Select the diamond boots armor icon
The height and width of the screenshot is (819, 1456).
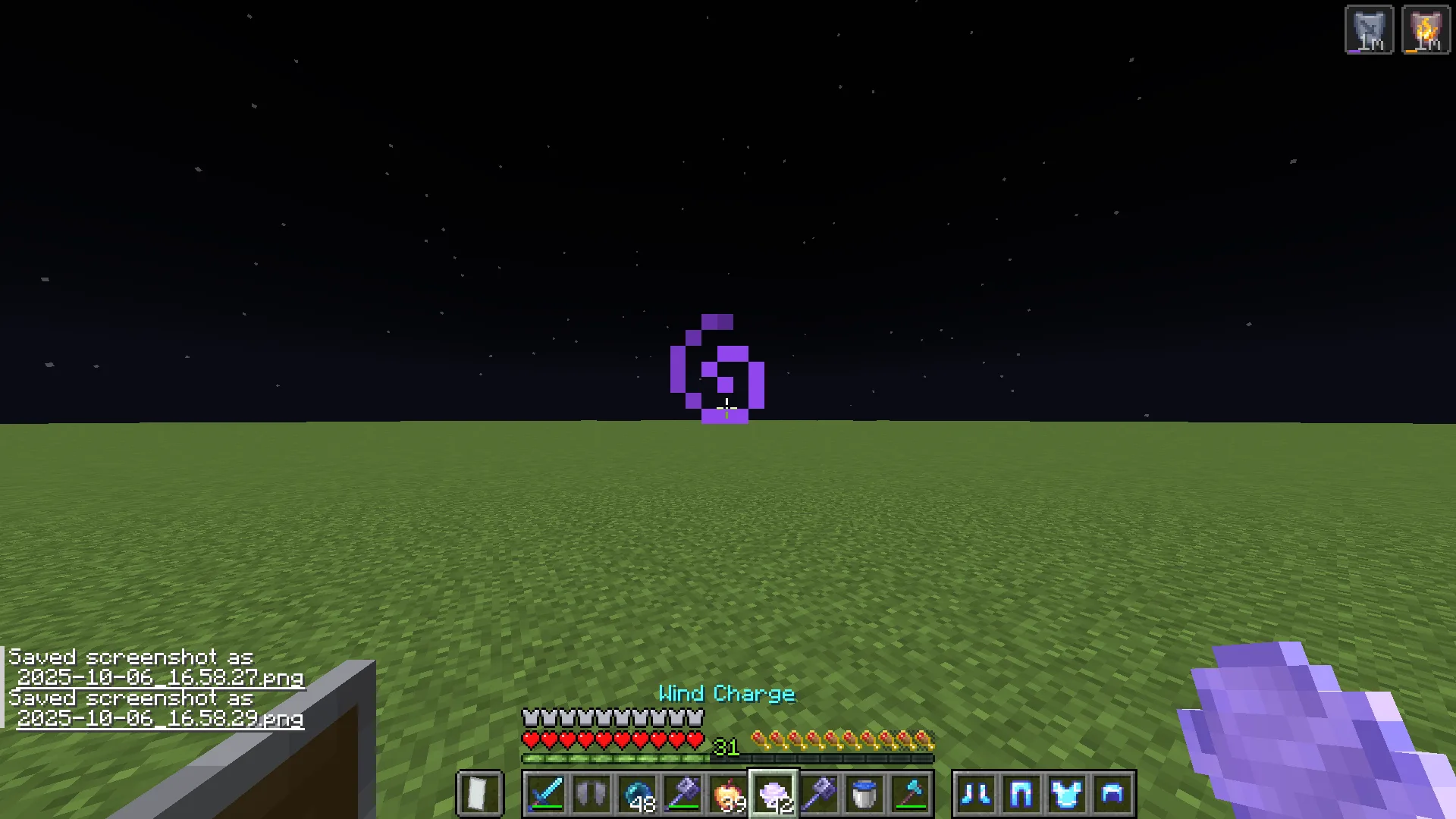tap(977, 794)
